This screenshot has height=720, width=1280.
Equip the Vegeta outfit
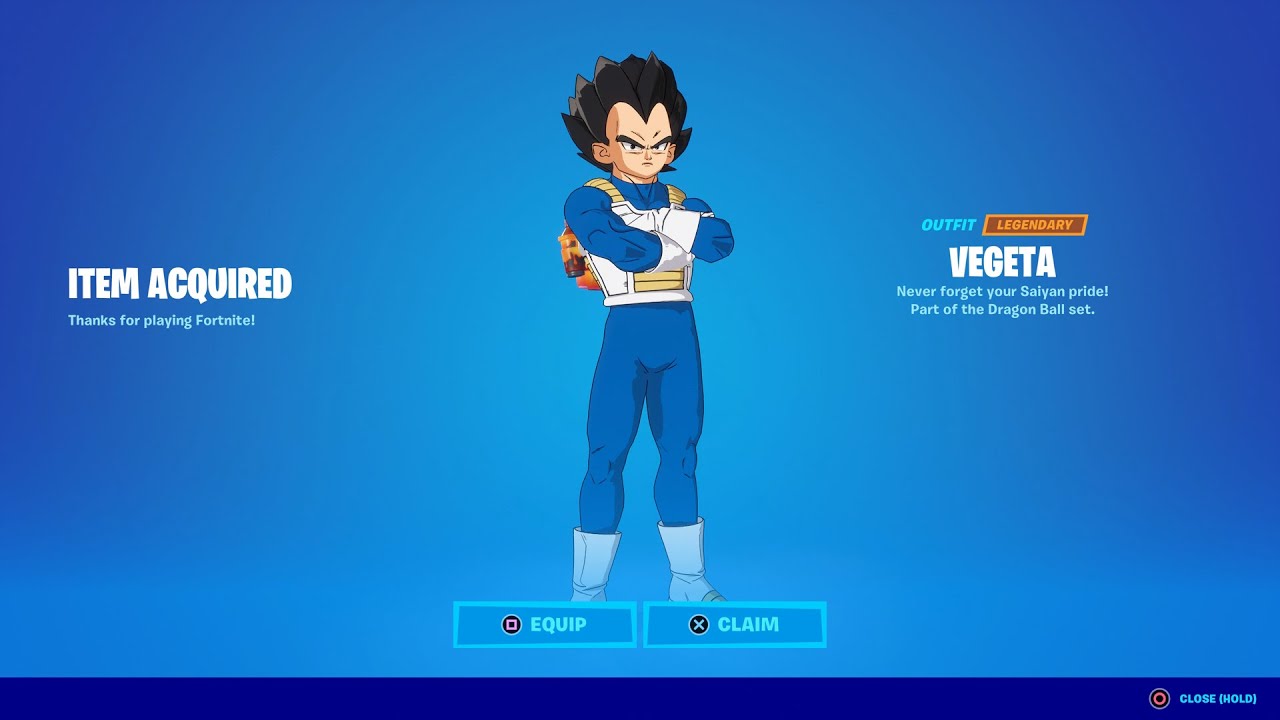tap(545, 625)
